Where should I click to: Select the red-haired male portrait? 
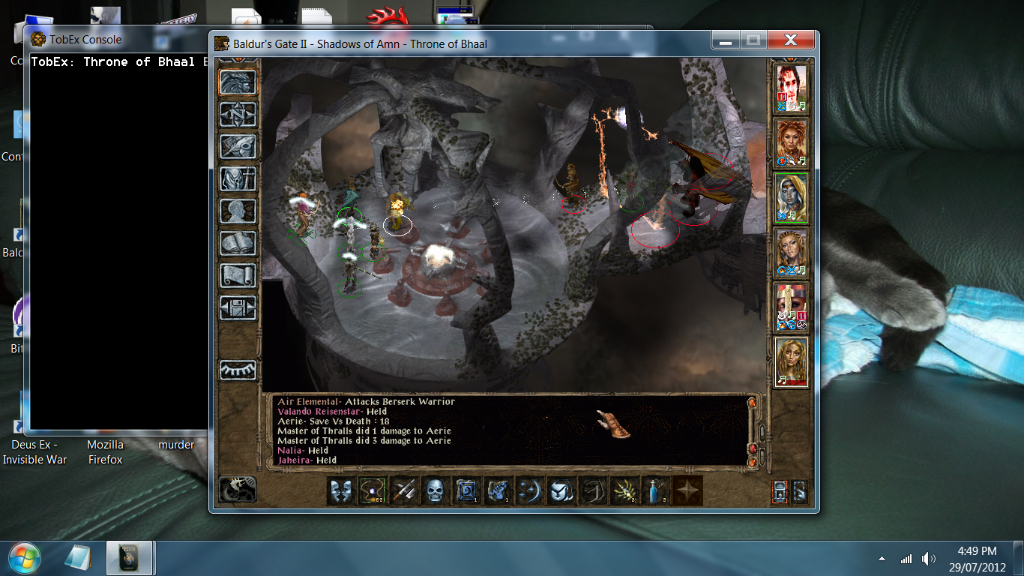[x=791, y=88]
